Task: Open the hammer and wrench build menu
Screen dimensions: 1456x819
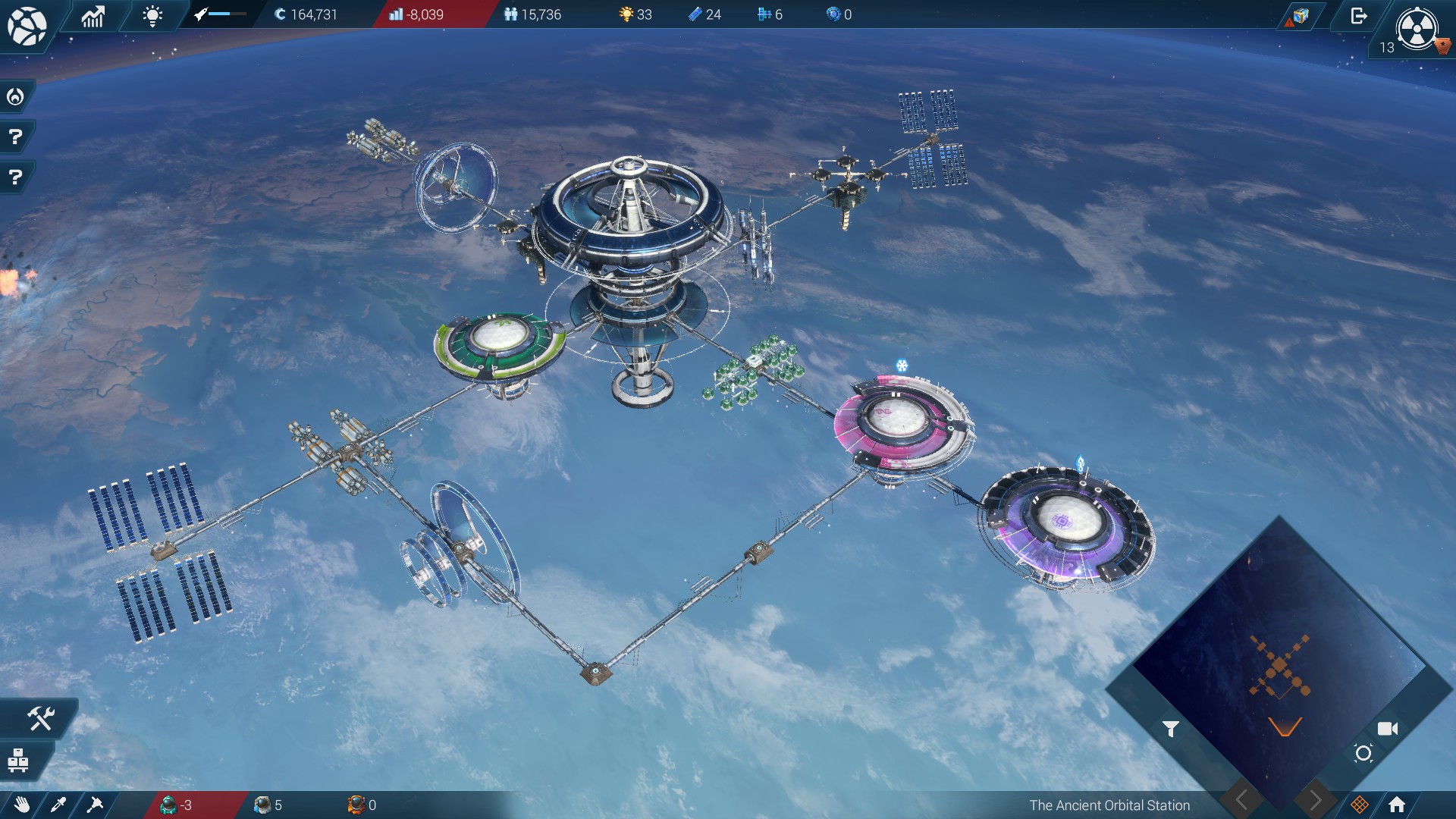Action: click(39, 718)
